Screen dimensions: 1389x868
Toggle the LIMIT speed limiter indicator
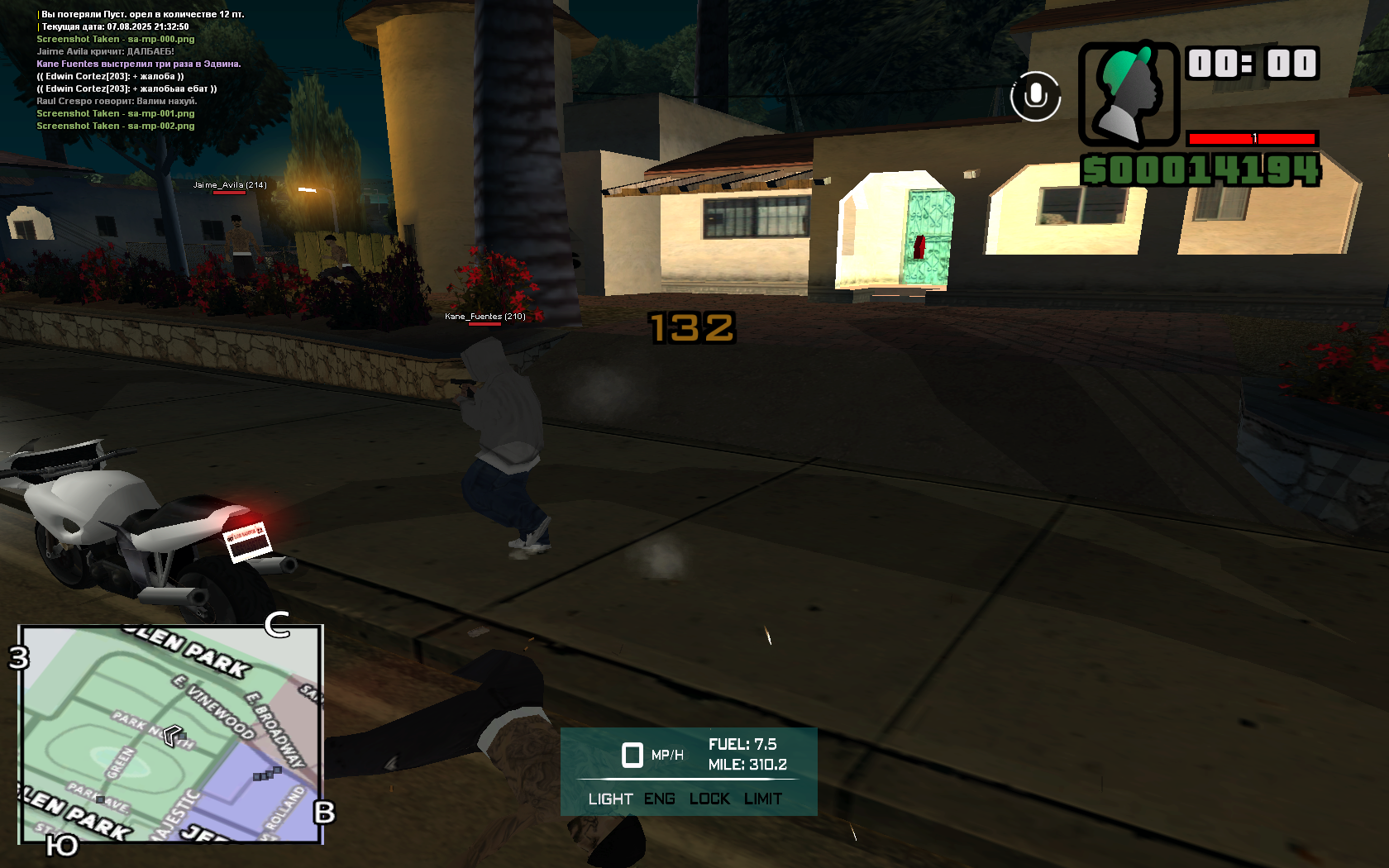click(762, 799)
